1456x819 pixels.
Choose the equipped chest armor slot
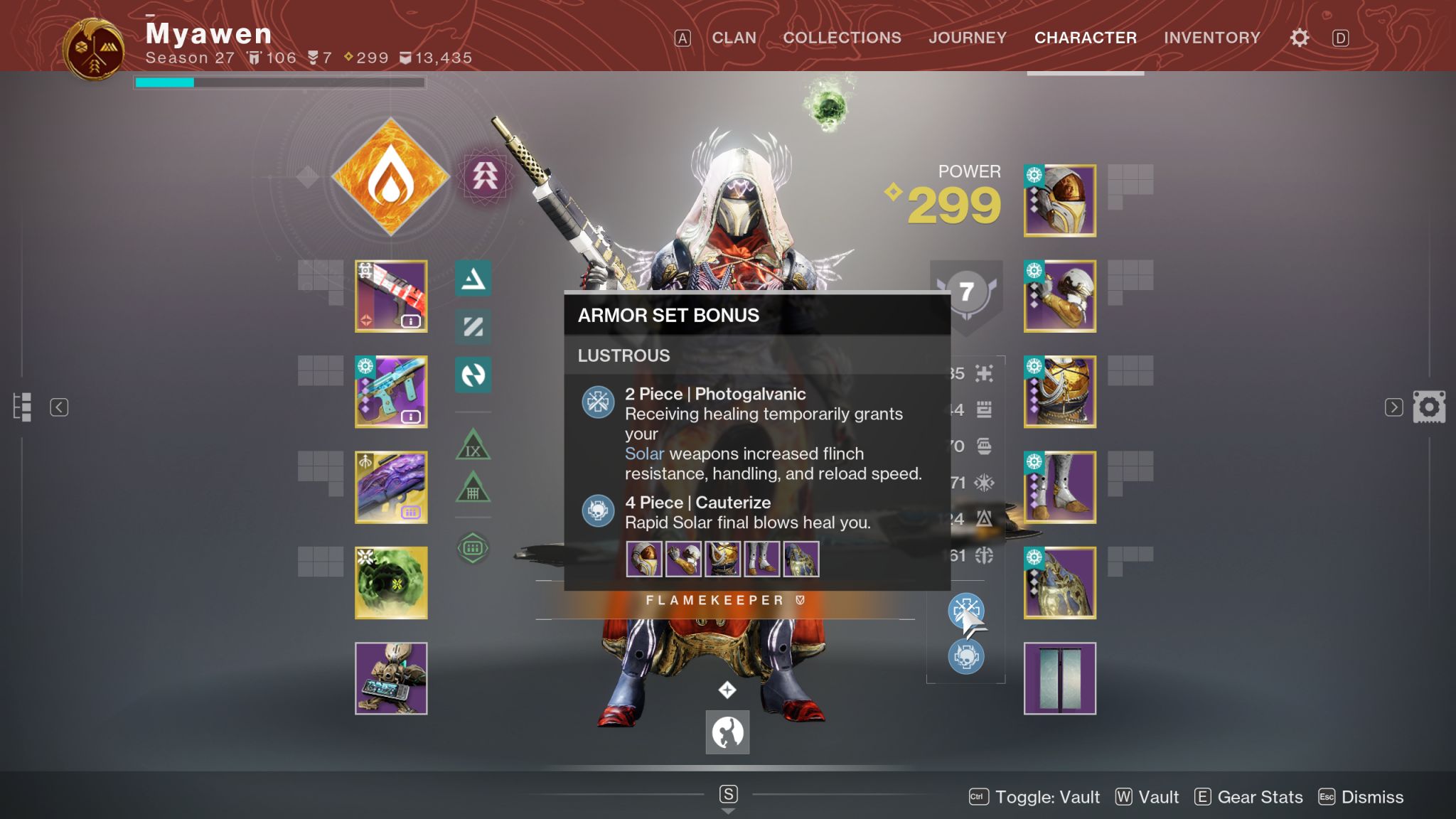(1059, 392)
